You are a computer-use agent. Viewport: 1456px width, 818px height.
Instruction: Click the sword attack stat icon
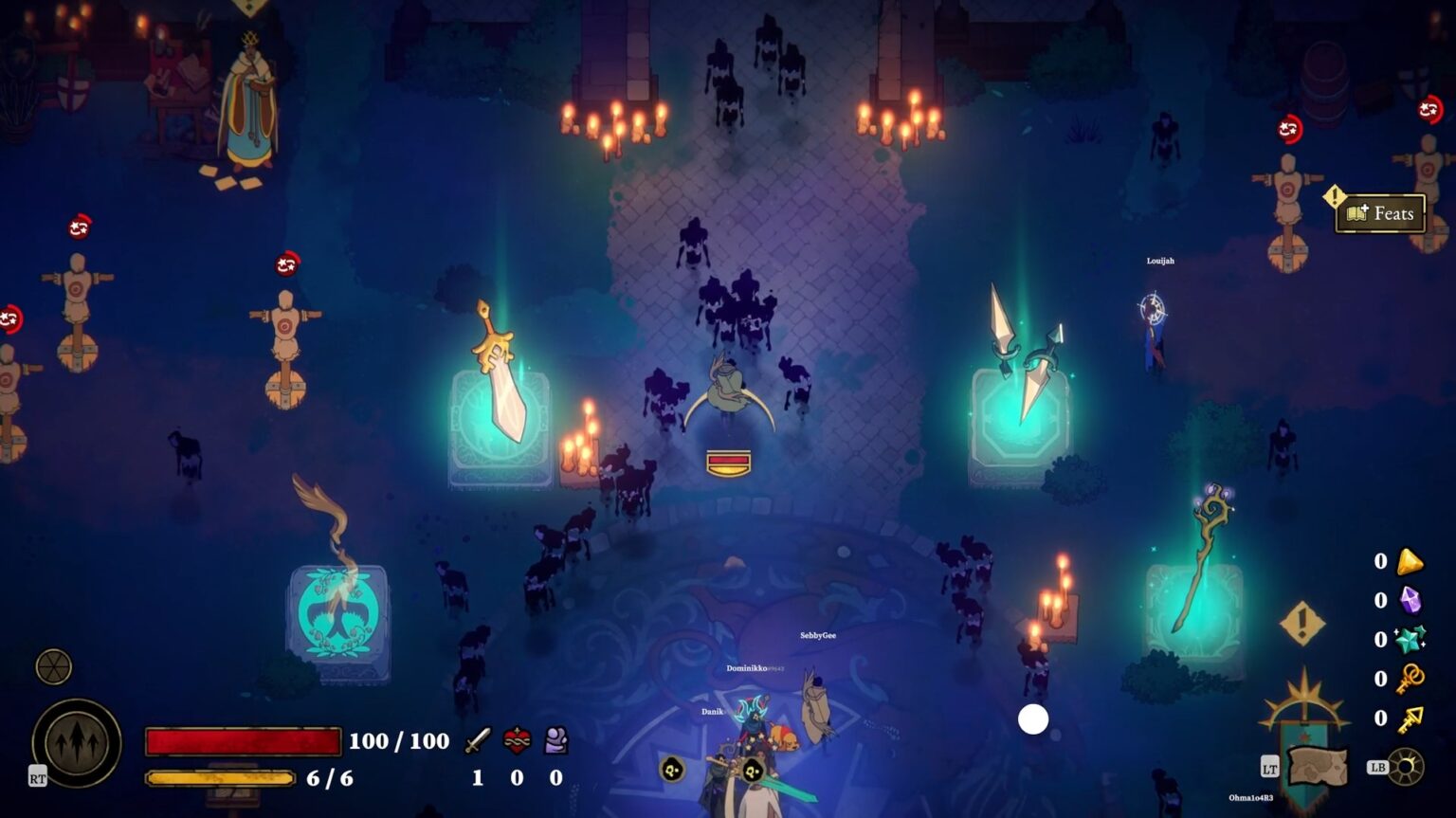(x=478, y=741)
